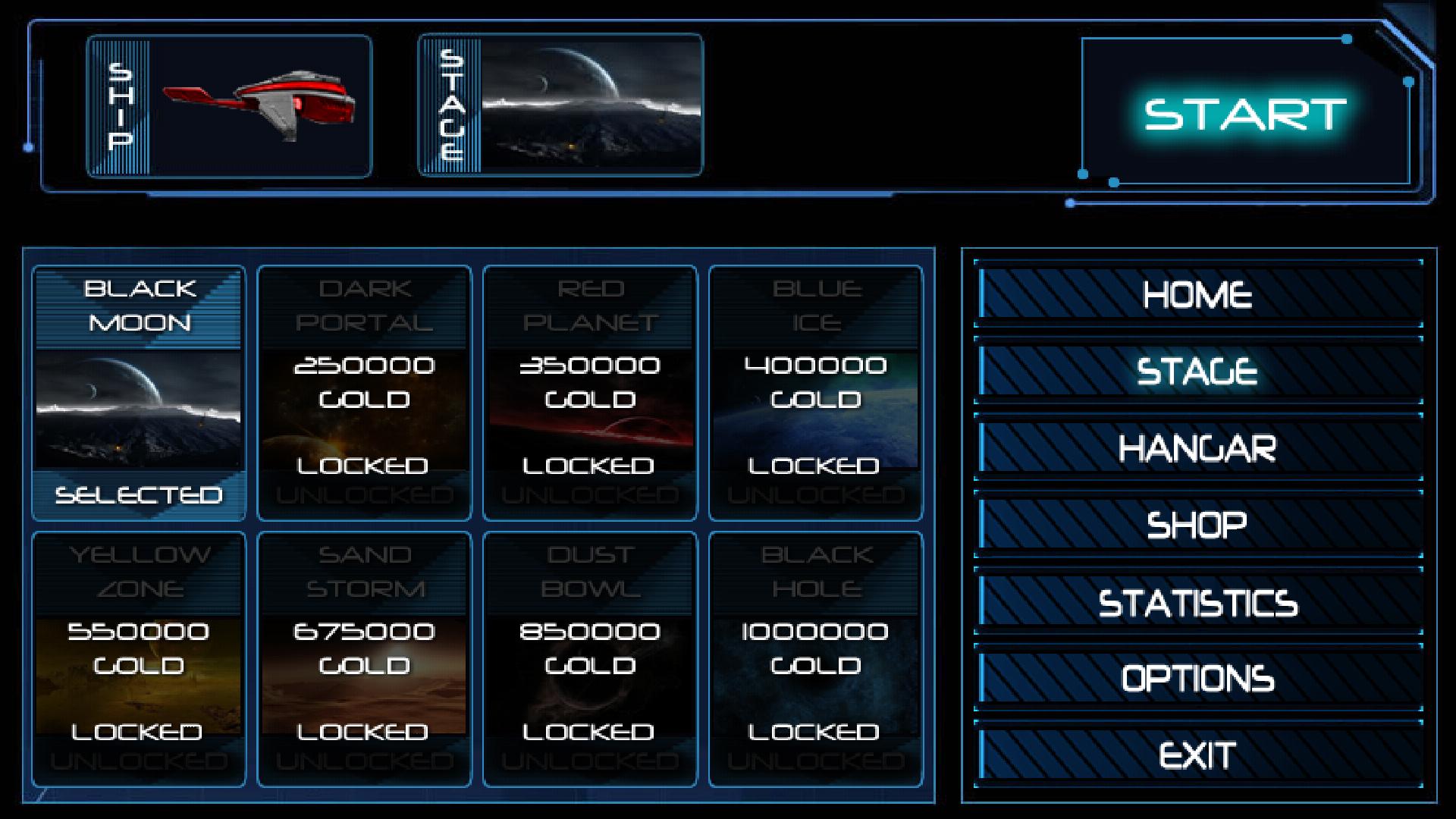Choose the Yellow Zone stage tile
Screen dimensions: 1456x819
pyautogui.click(x=139, y=659)
